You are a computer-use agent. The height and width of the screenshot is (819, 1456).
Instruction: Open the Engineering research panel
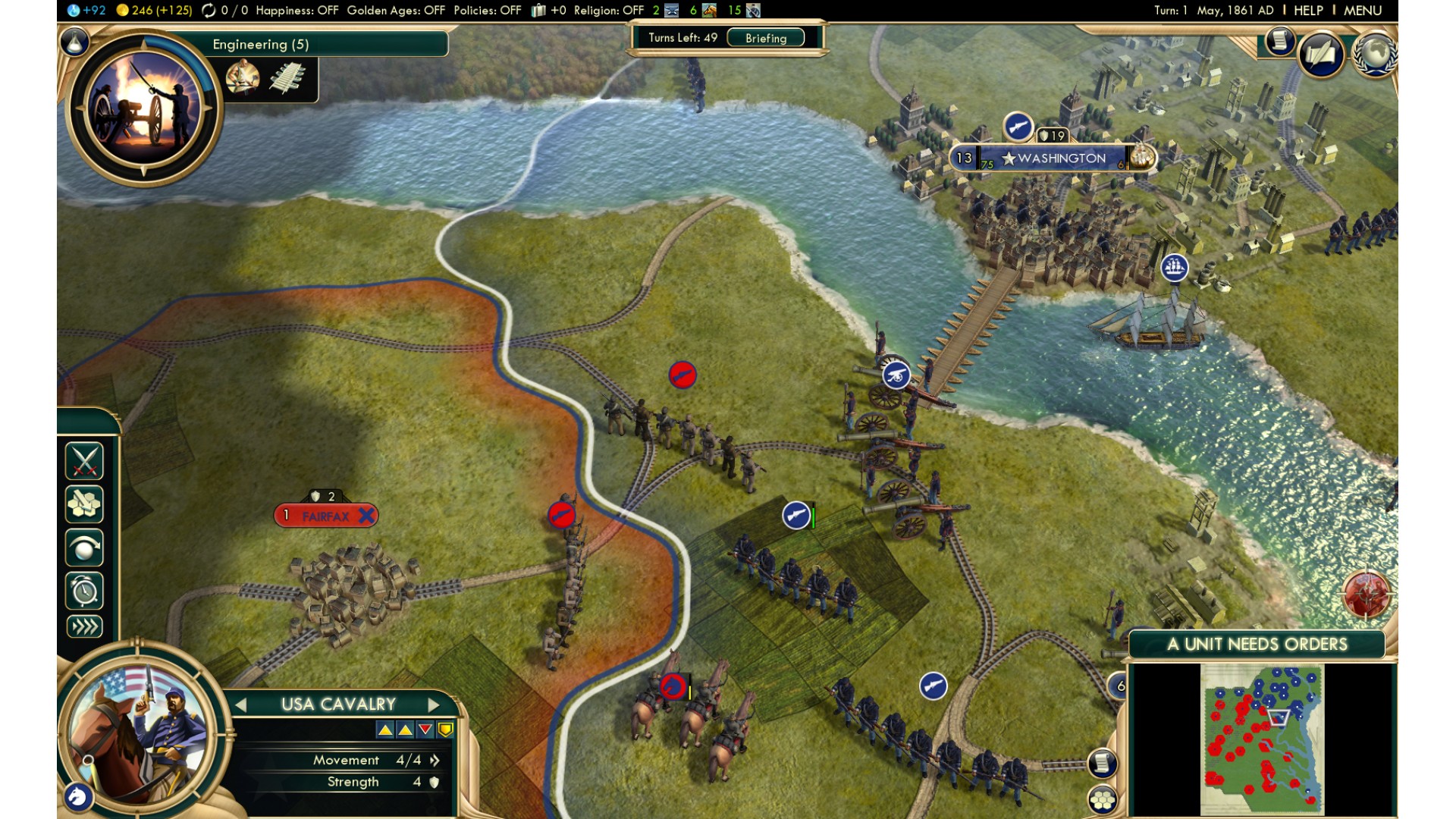(260, 44)
